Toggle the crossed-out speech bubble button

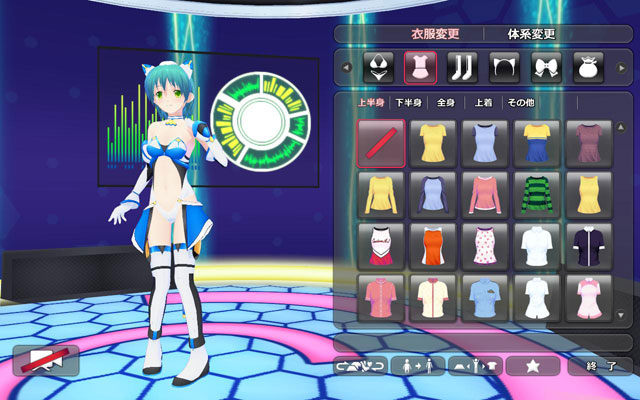pyautogui.click(x=45, y=359)
